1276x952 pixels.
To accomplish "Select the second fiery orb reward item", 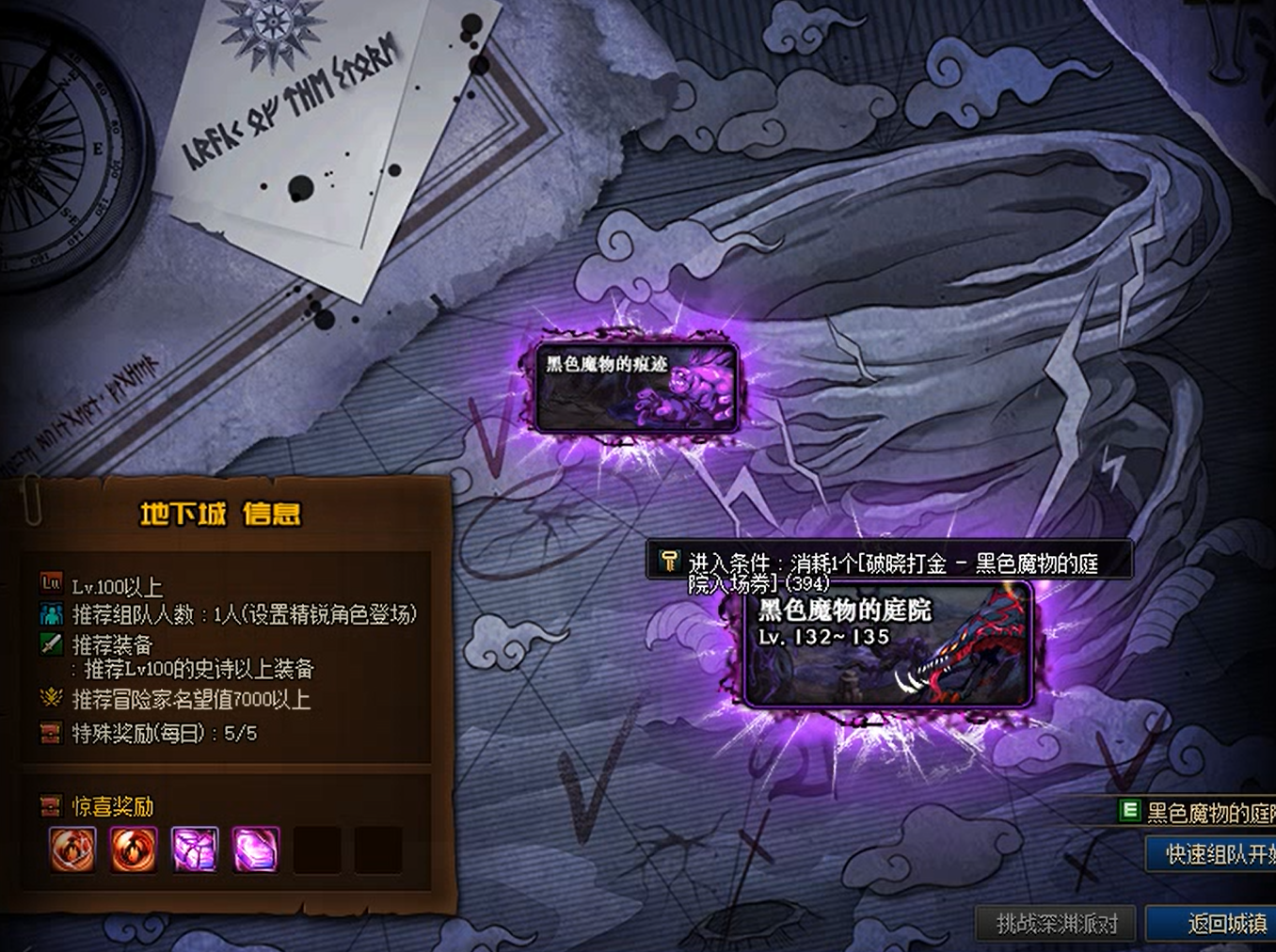I will 134,851.
